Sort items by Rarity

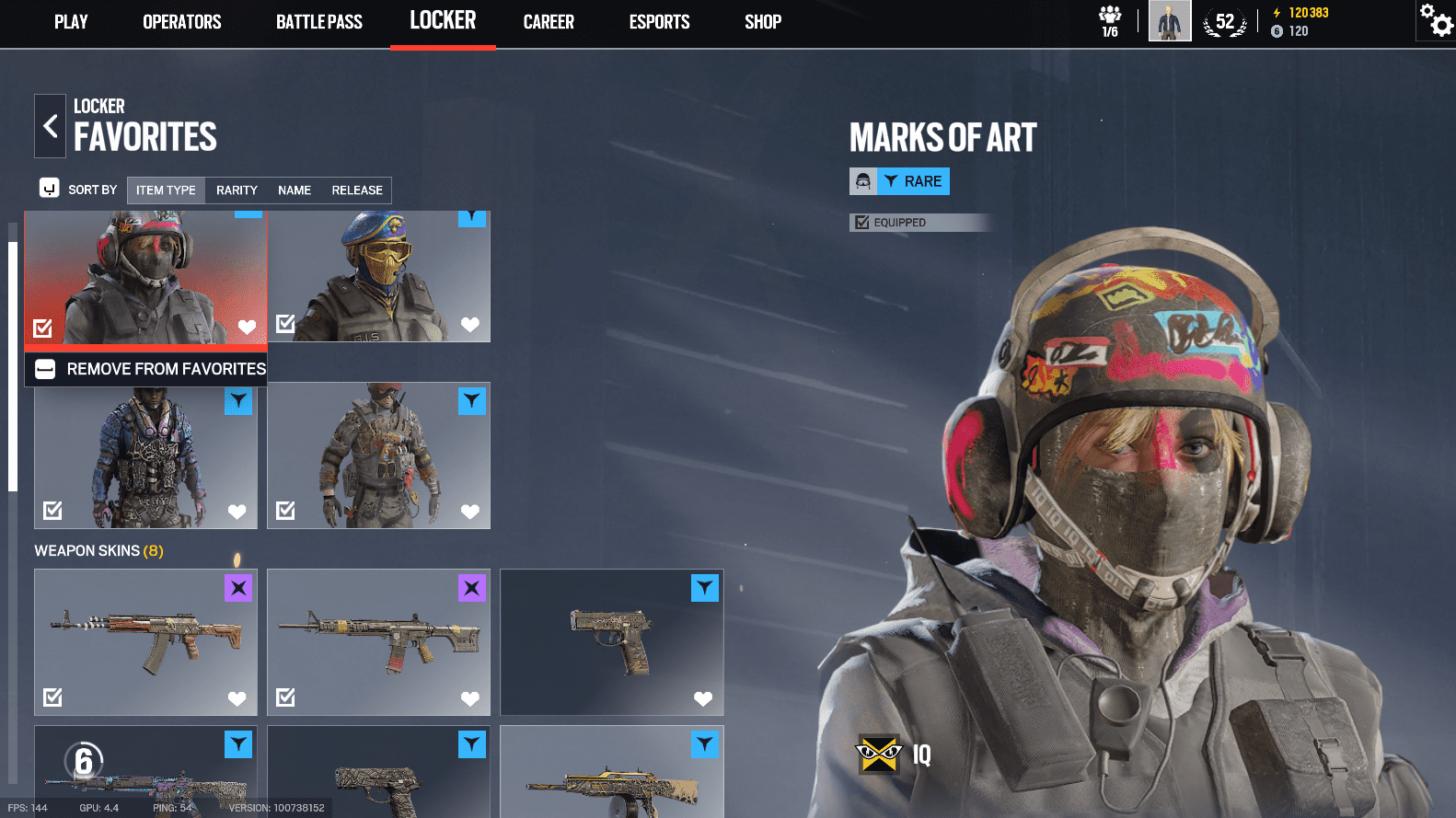[x=237, y=190]
